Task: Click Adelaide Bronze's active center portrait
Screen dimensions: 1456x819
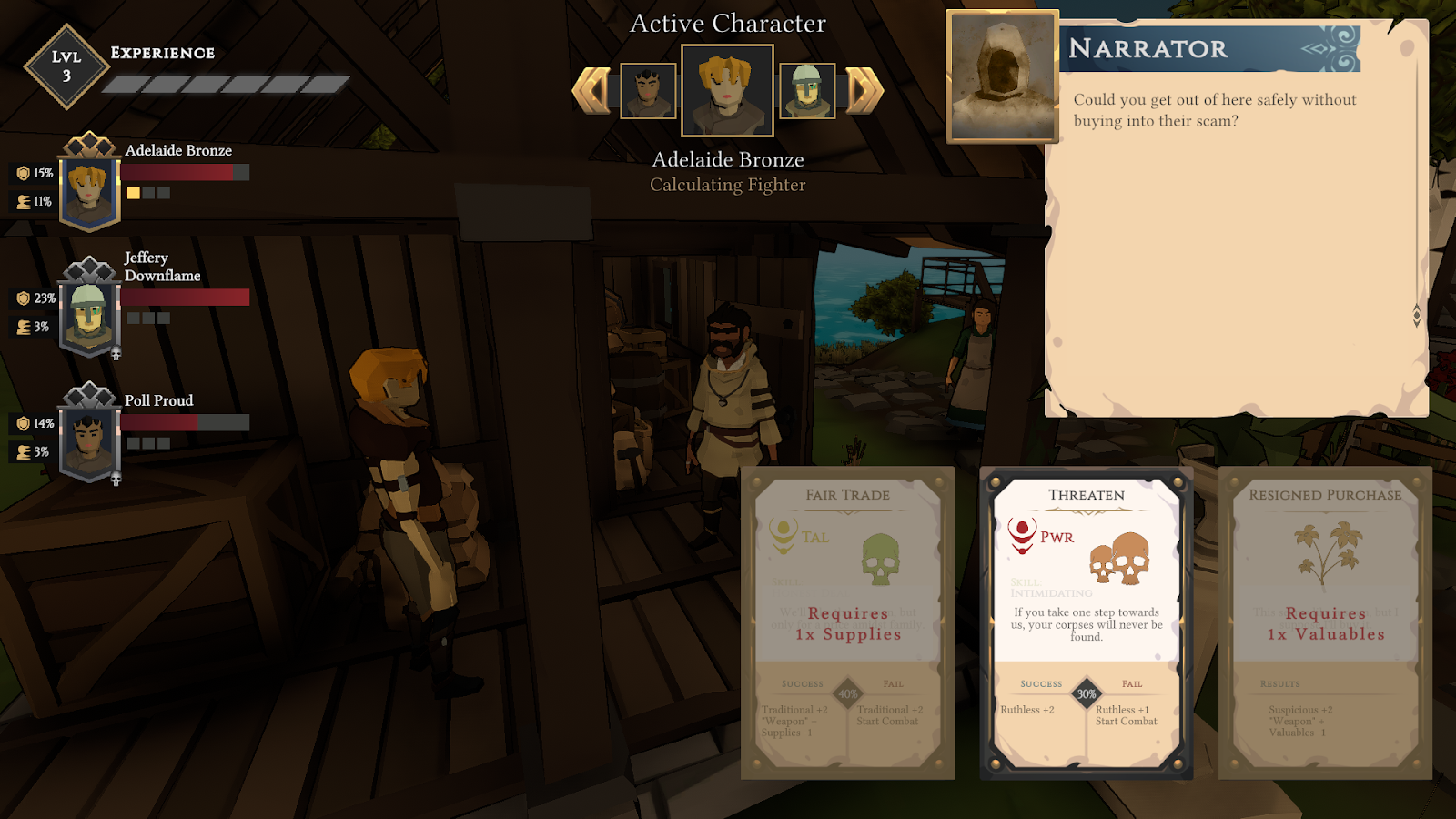Action: point(727,91)
